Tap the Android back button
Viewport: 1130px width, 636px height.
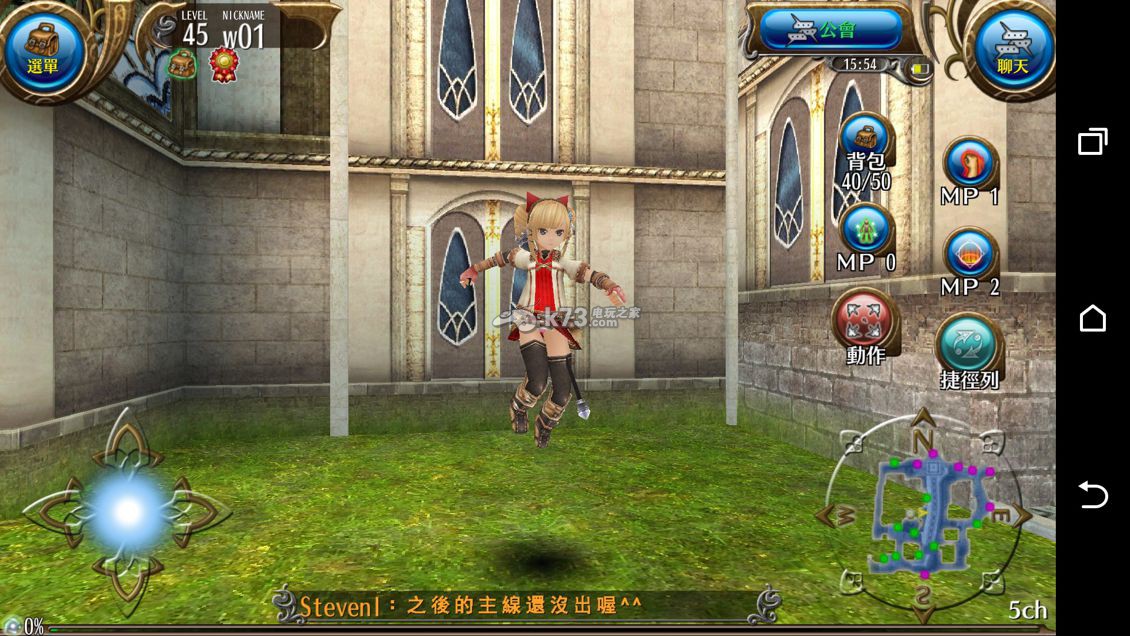(x=1093, y=495)
